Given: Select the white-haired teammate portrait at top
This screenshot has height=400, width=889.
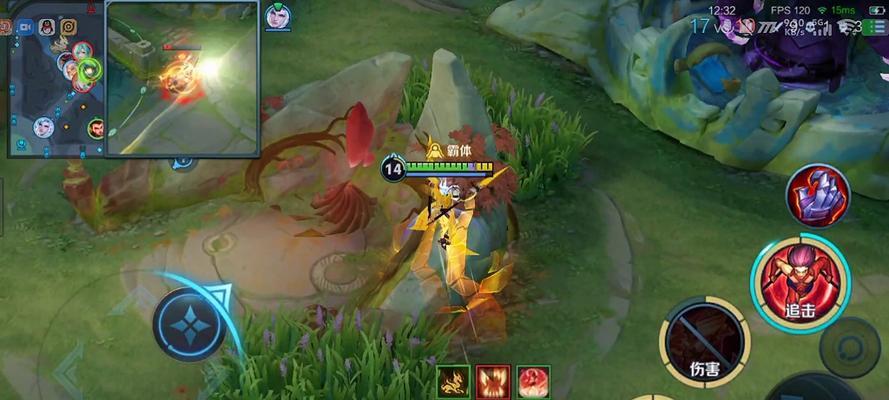Looking at the screenshot, I should click(x=277, y=16).
